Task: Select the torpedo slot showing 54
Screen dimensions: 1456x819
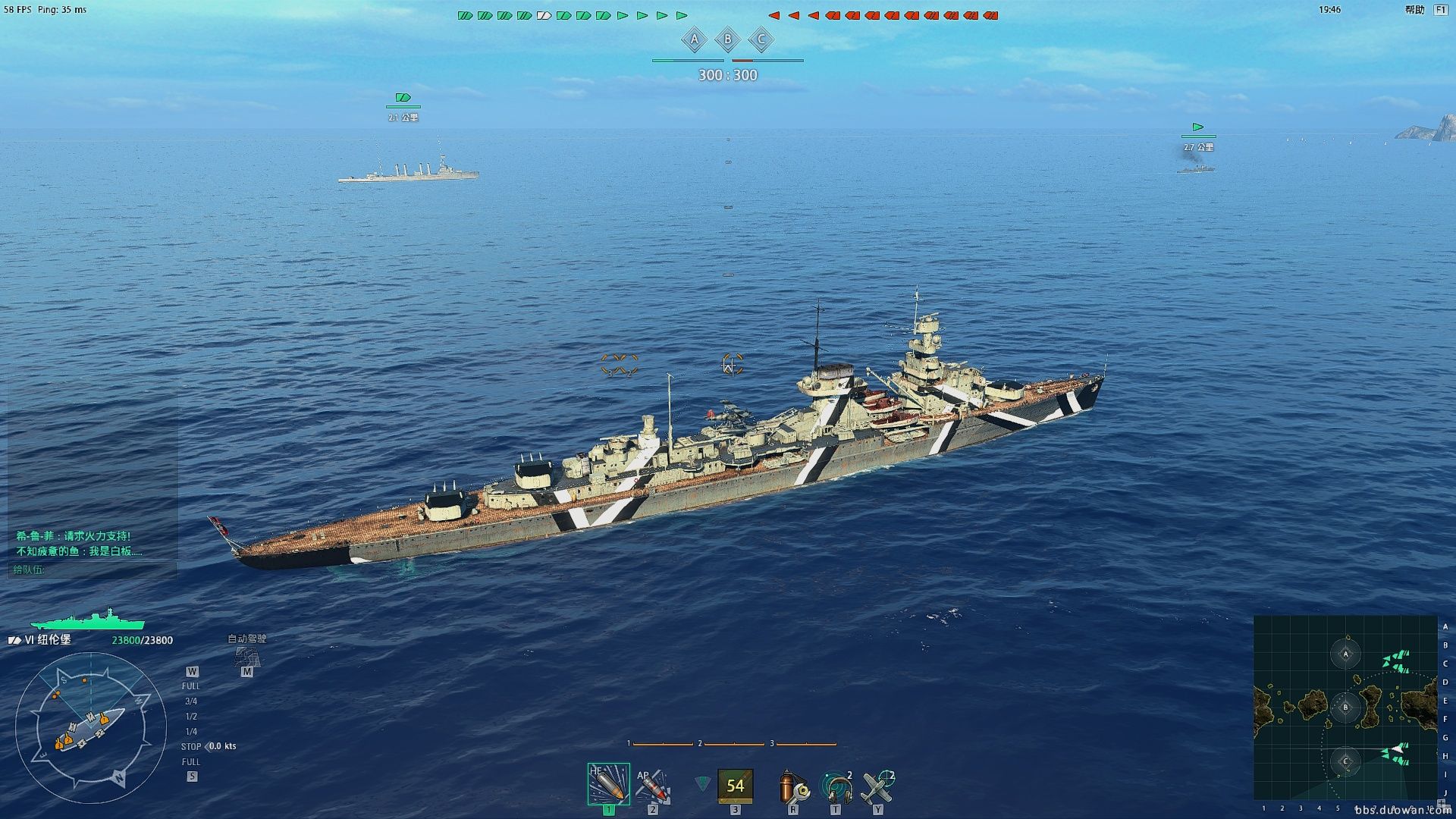Action: [x=735, y=786]
